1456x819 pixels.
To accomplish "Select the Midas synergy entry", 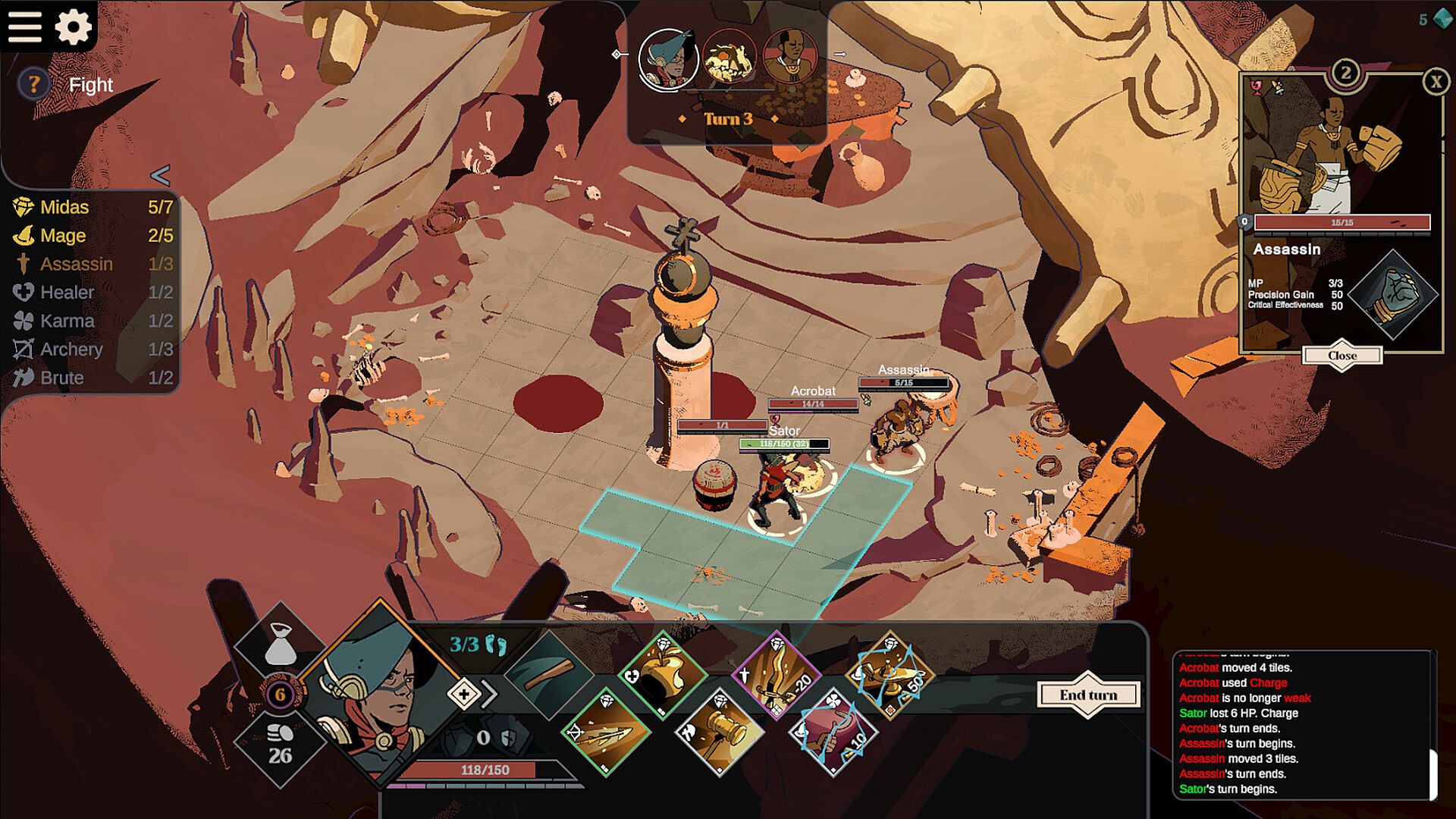I will pyautogui.click(x=64, y=207).
